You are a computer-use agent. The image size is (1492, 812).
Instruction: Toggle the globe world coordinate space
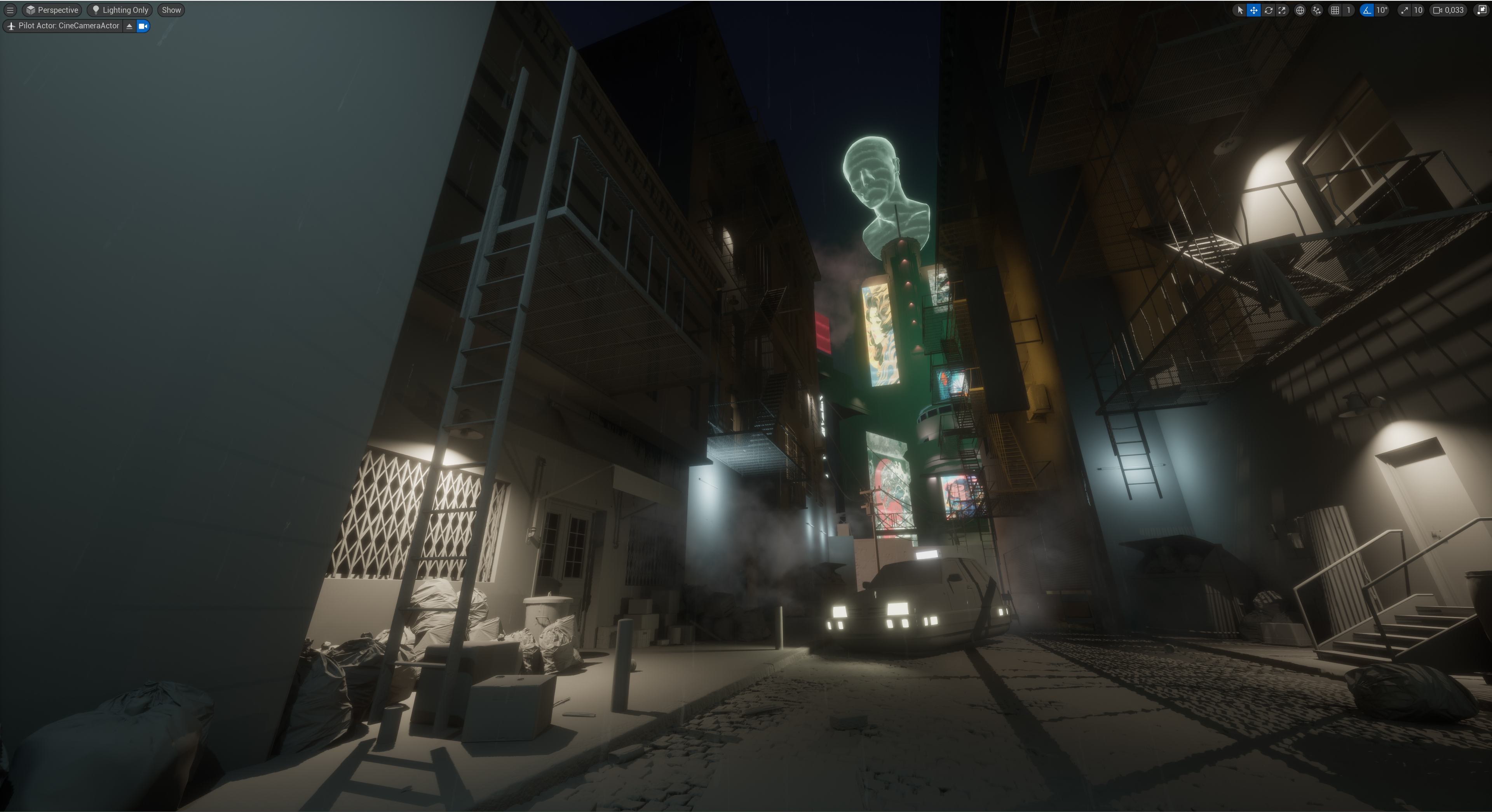[1300, 10]
